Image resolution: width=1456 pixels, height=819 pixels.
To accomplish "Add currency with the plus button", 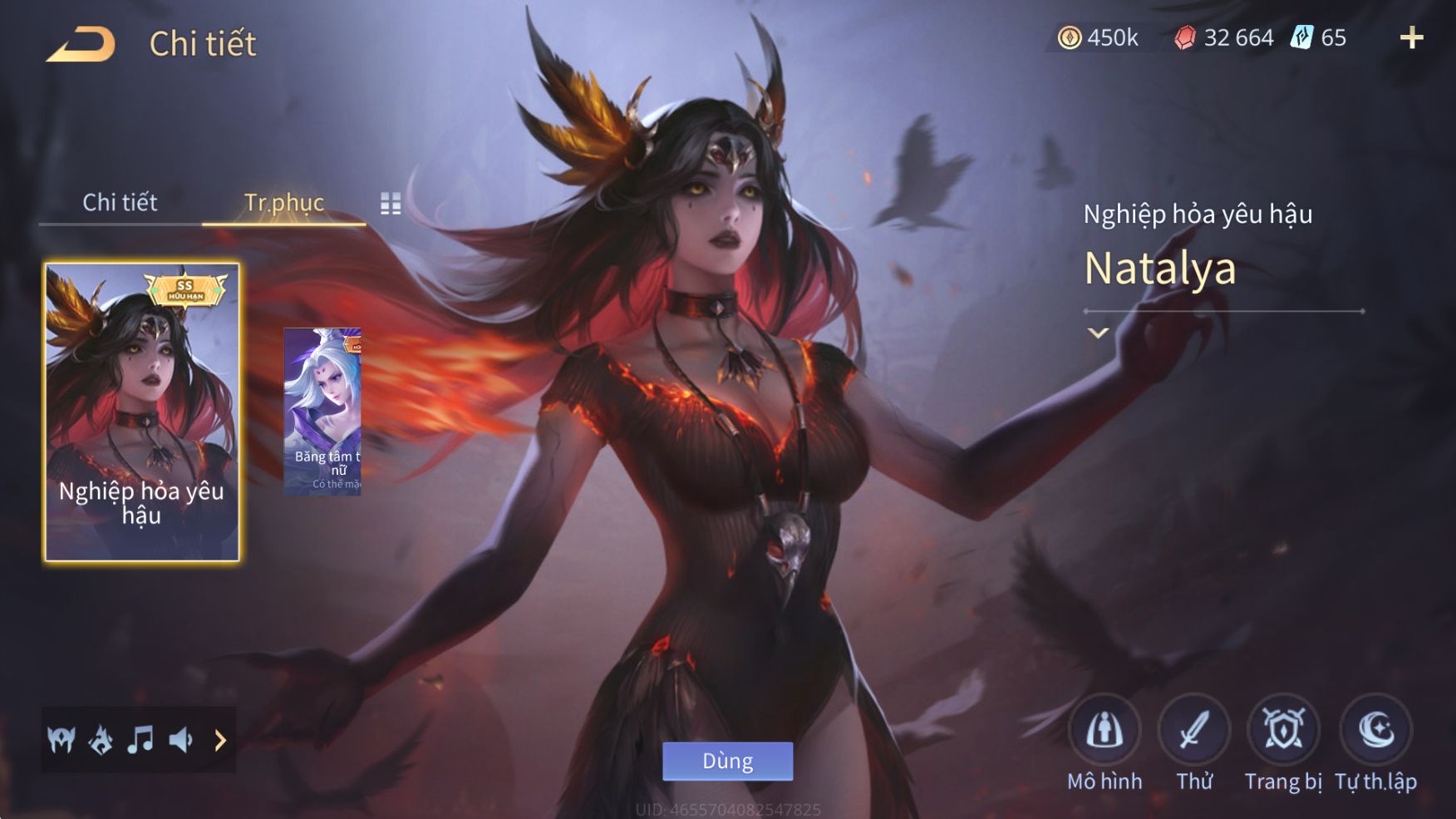I will click(1411, 37).
